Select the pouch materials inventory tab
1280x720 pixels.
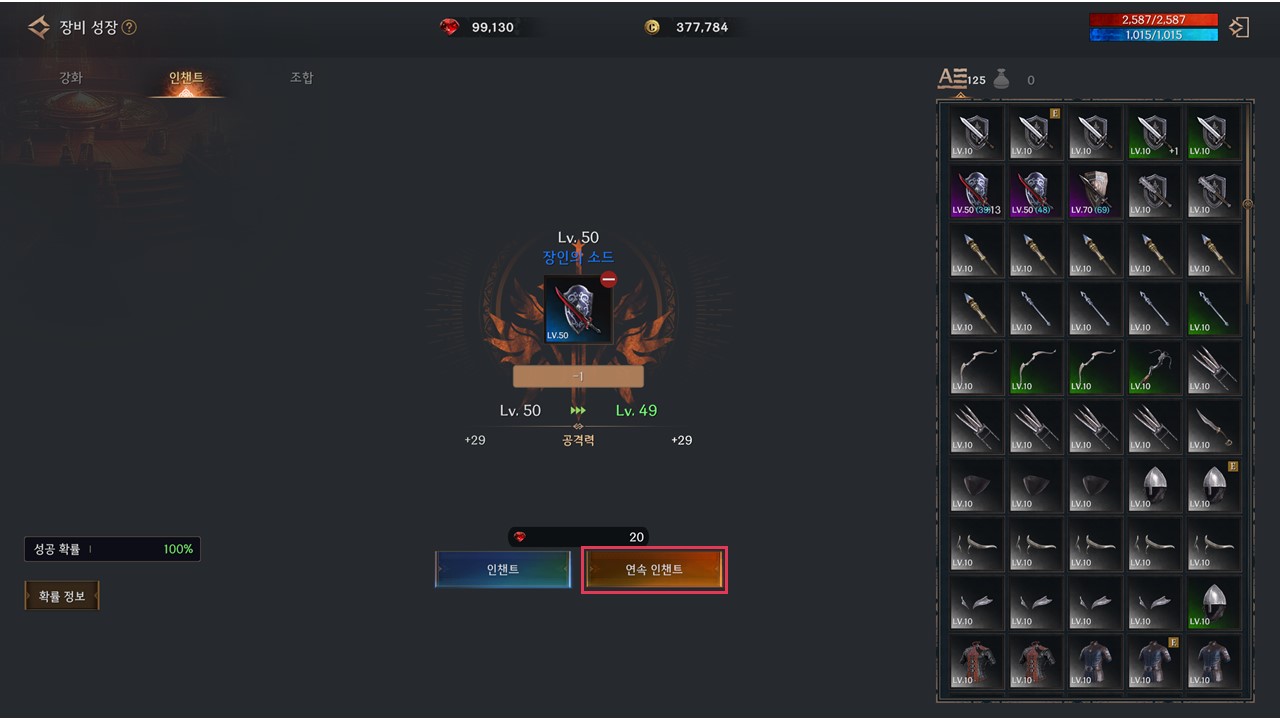pos(1001,79)
